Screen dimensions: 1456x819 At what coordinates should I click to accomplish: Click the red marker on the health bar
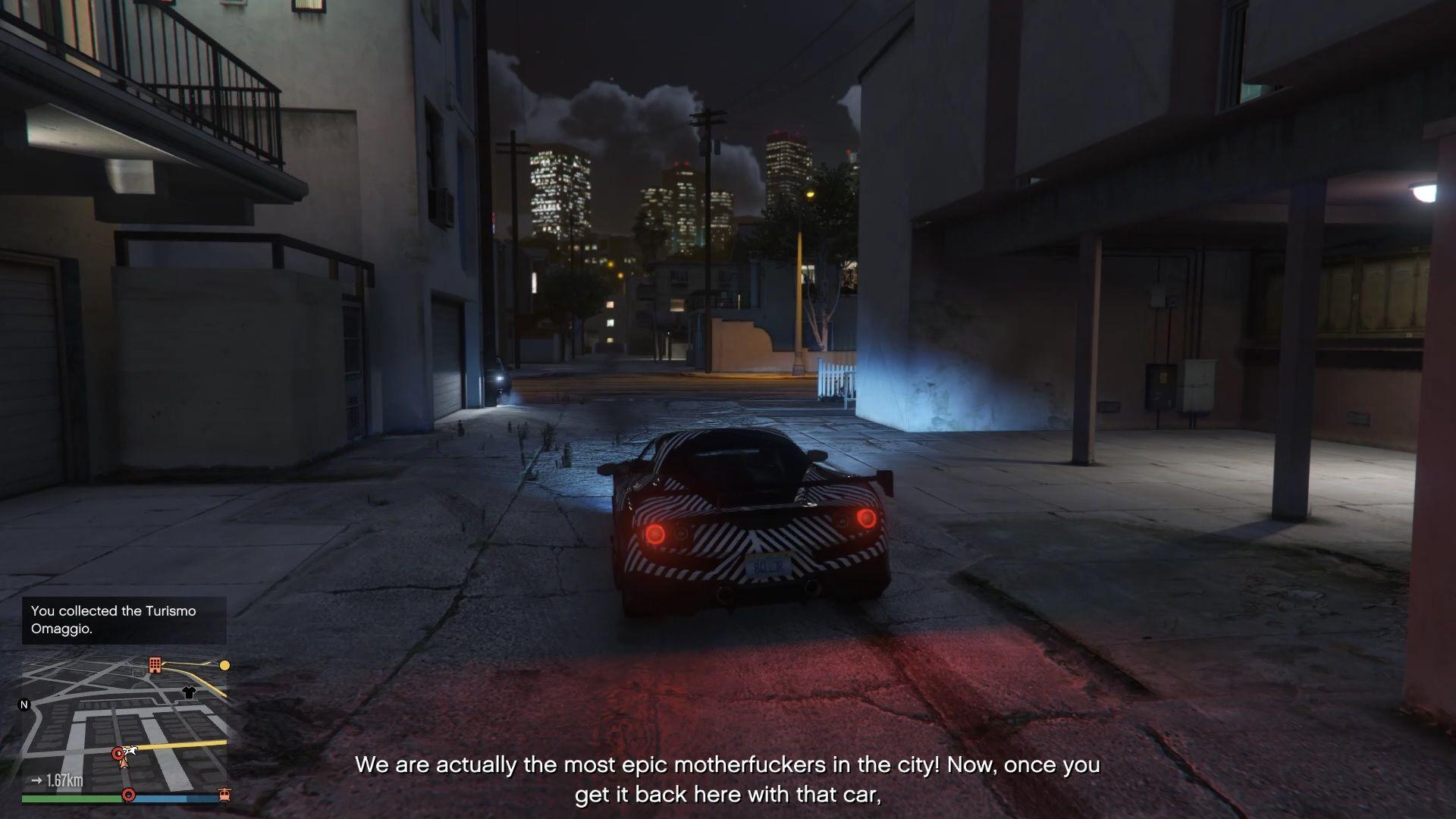point(129,795)
